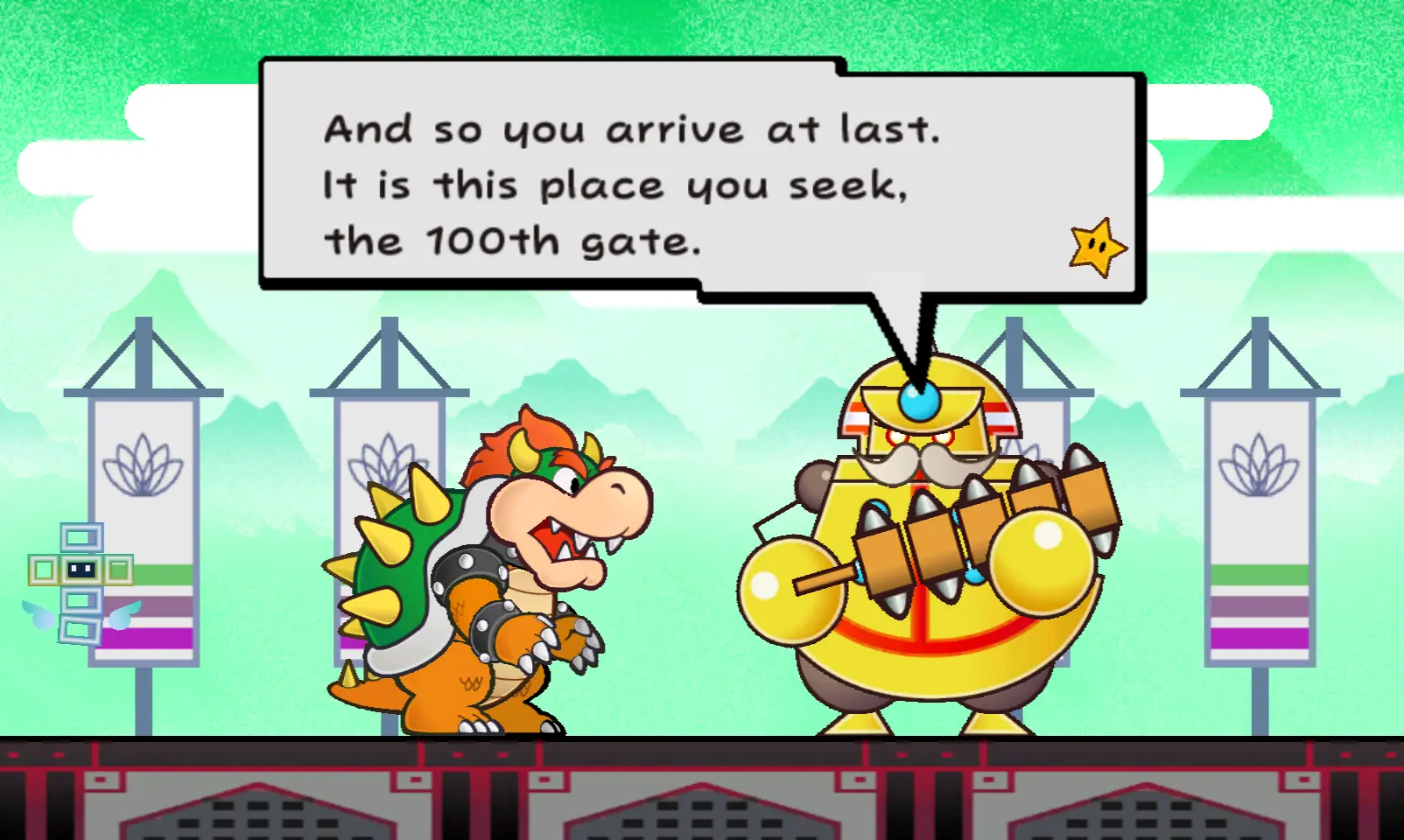Viewport: 1404px width, 840px height.
Task: Advance the "And so you arrive" speech bubble
Action: [x=630, y=184]
